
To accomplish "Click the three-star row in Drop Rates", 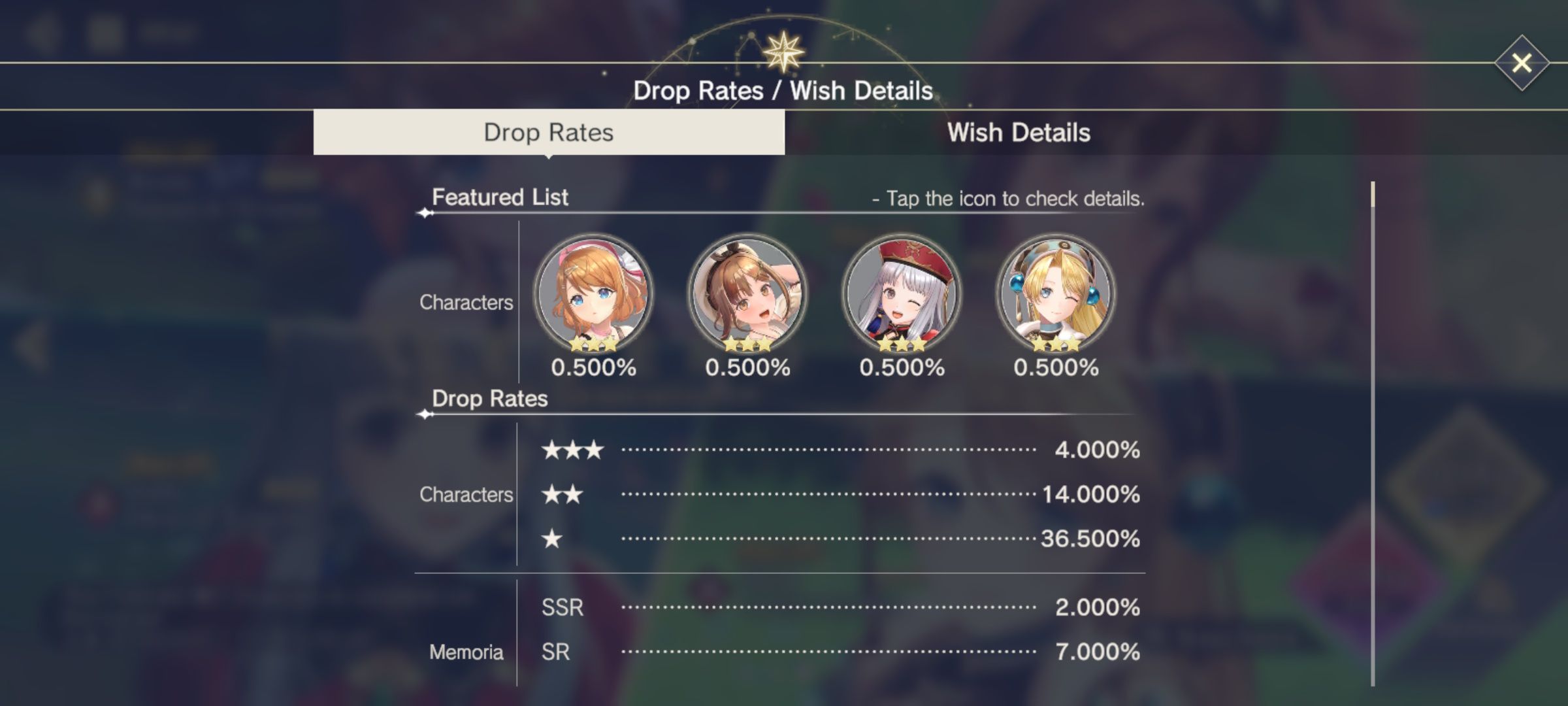I will 574,450.
